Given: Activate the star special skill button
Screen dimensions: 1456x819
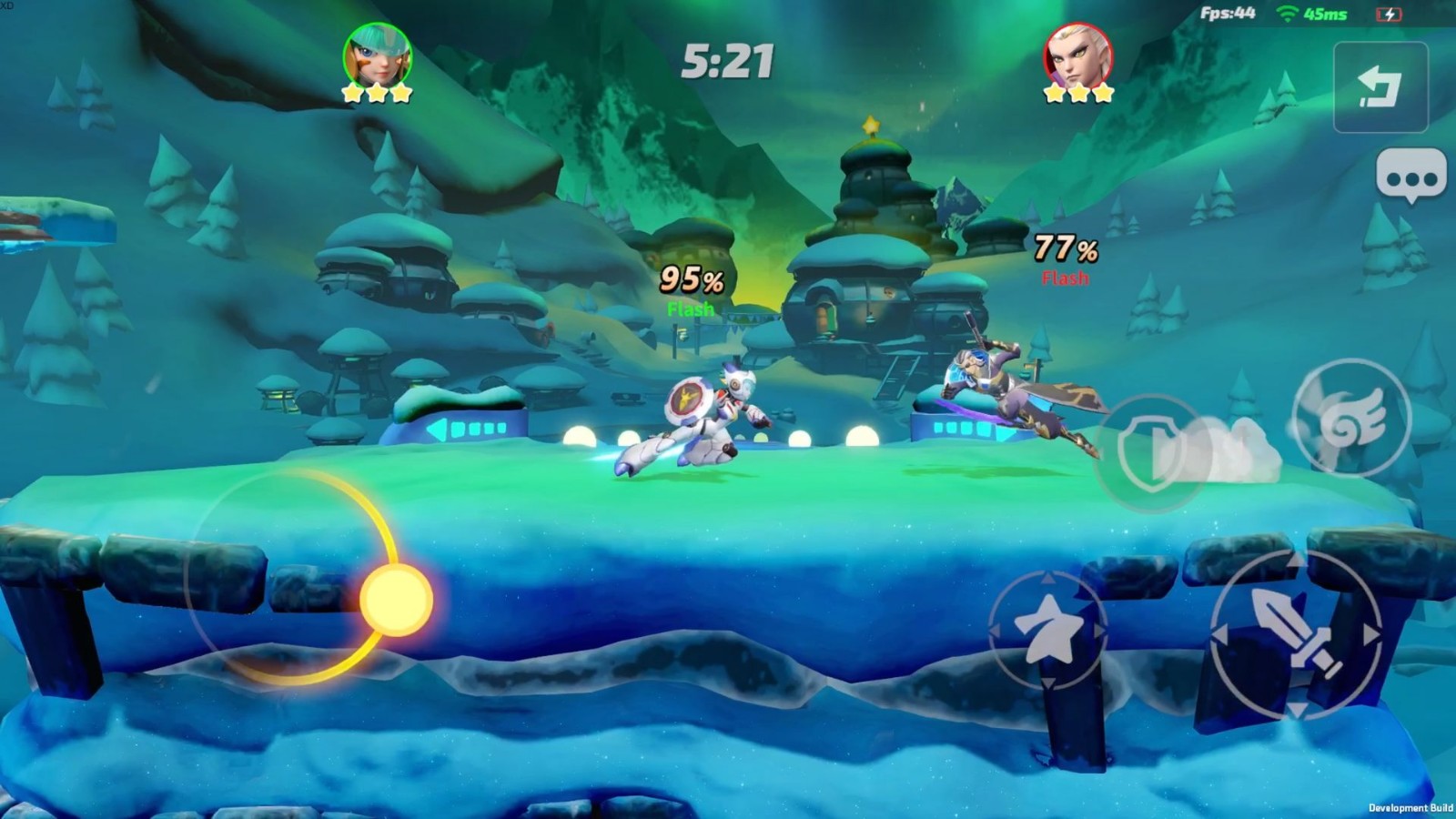Looking at the screenshot, I should (1047, 630).
